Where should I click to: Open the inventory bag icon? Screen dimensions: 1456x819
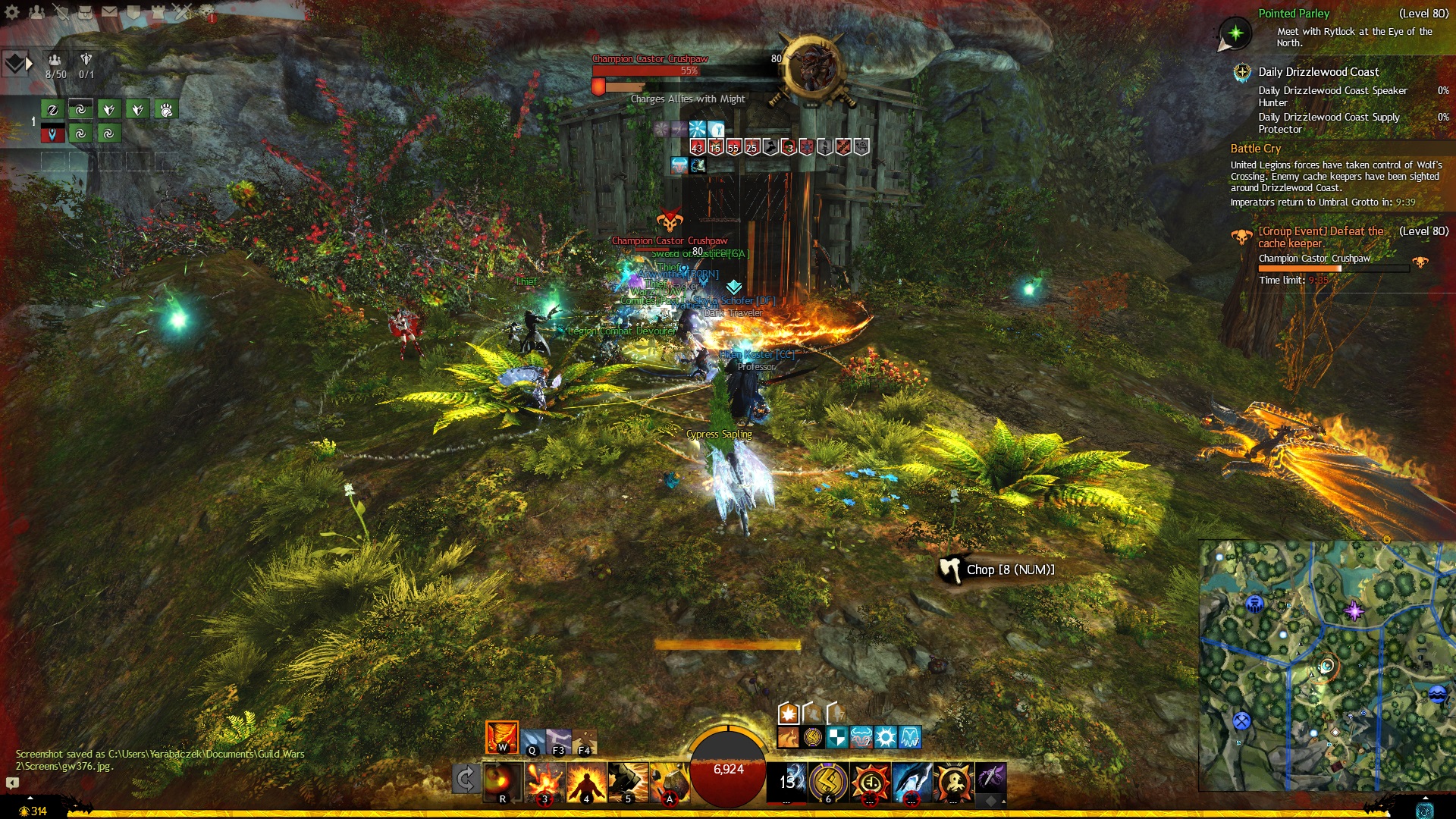(85, 12)
